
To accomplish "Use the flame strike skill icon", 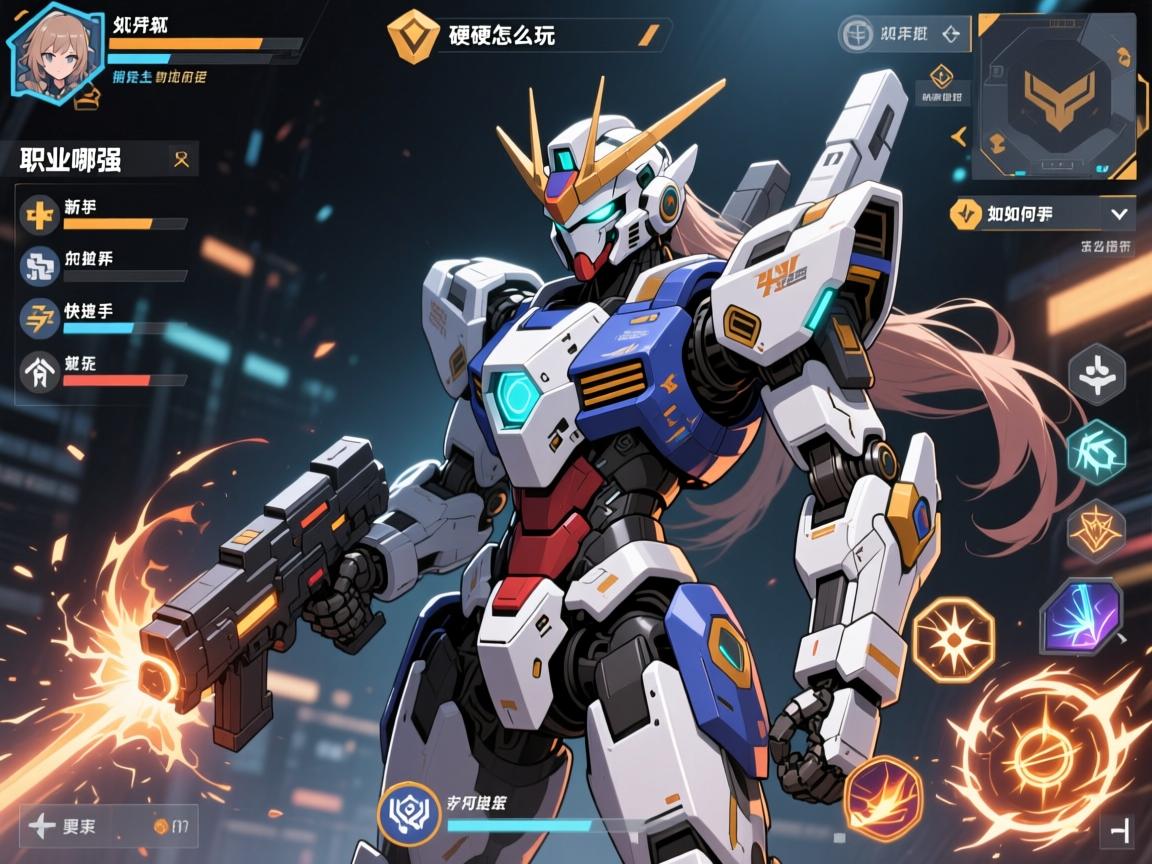I will coord(882,797).
